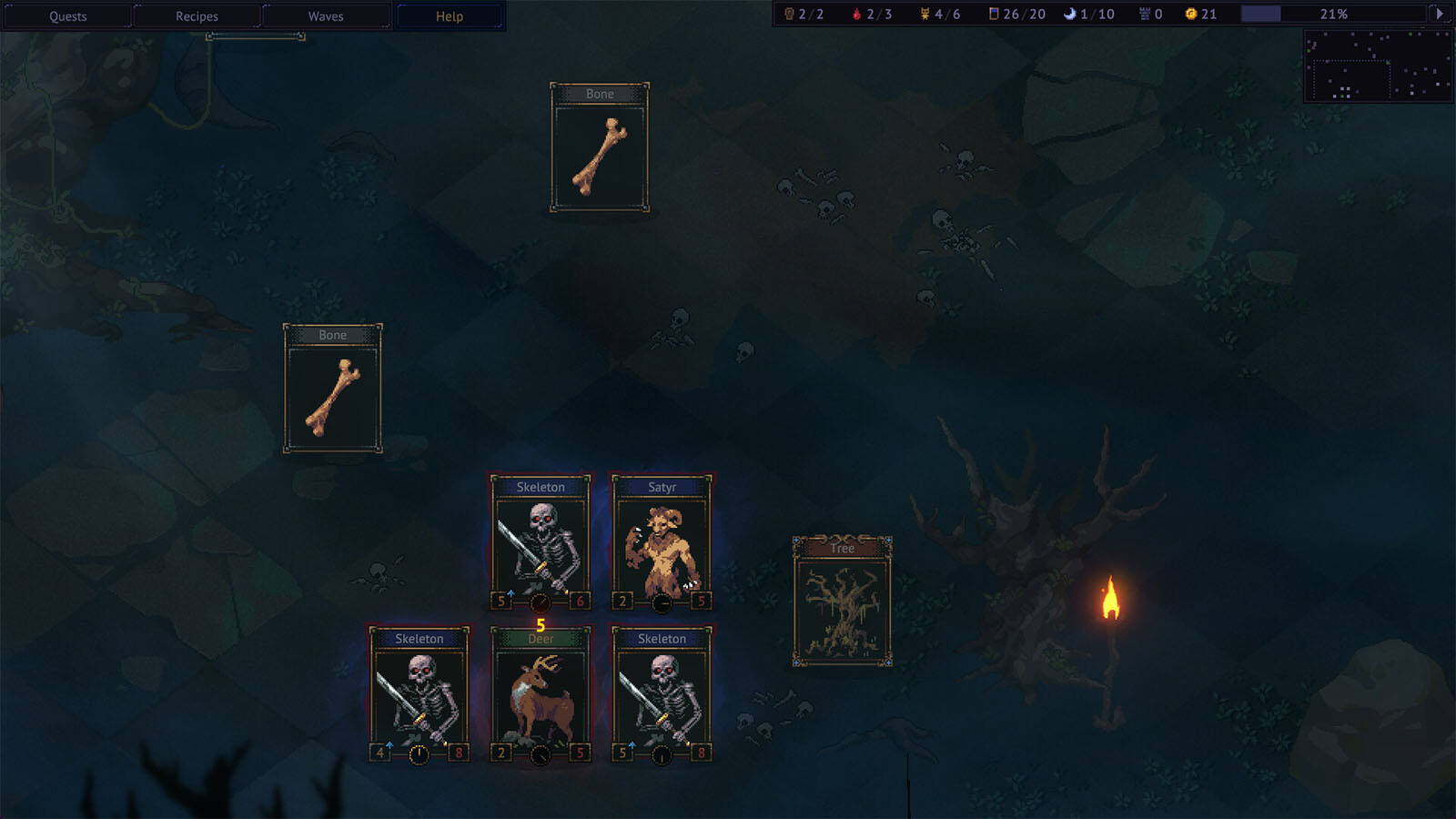Viewport: 1456px width, 819px height.
Task: Choose the Tree card
Action: (x=842, y=602)
